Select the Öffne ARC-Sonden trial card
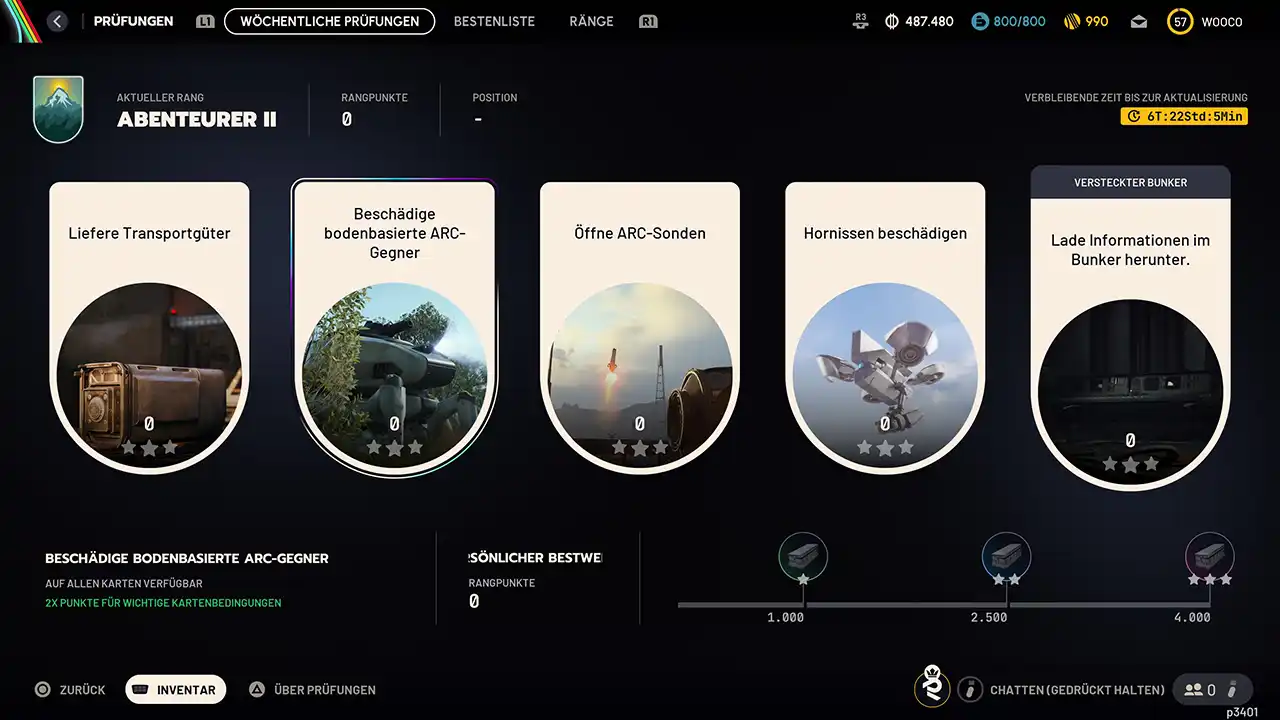 640,325
